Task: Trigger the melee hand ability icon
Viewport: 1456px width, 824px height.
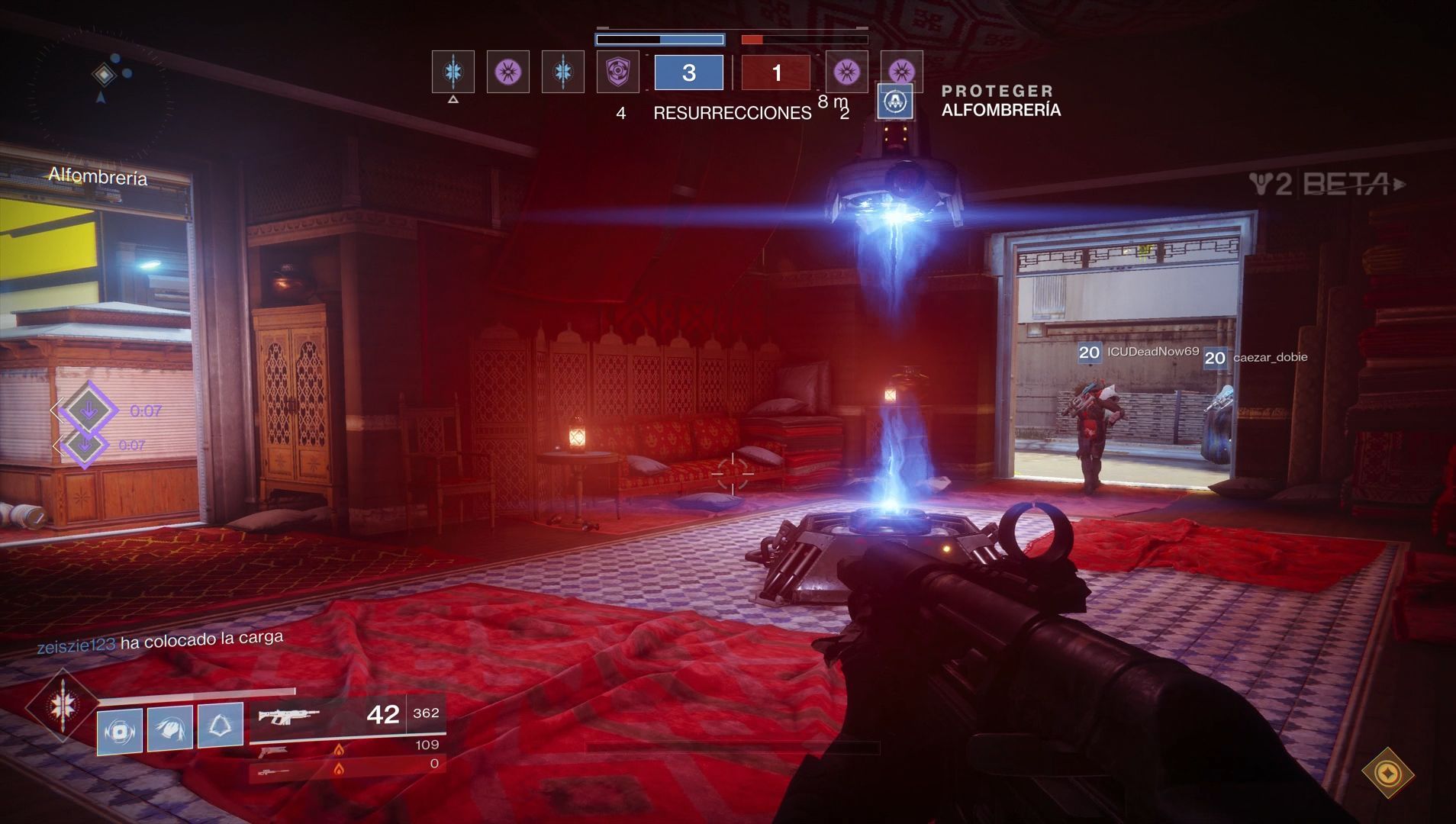Action: [169, 727]
